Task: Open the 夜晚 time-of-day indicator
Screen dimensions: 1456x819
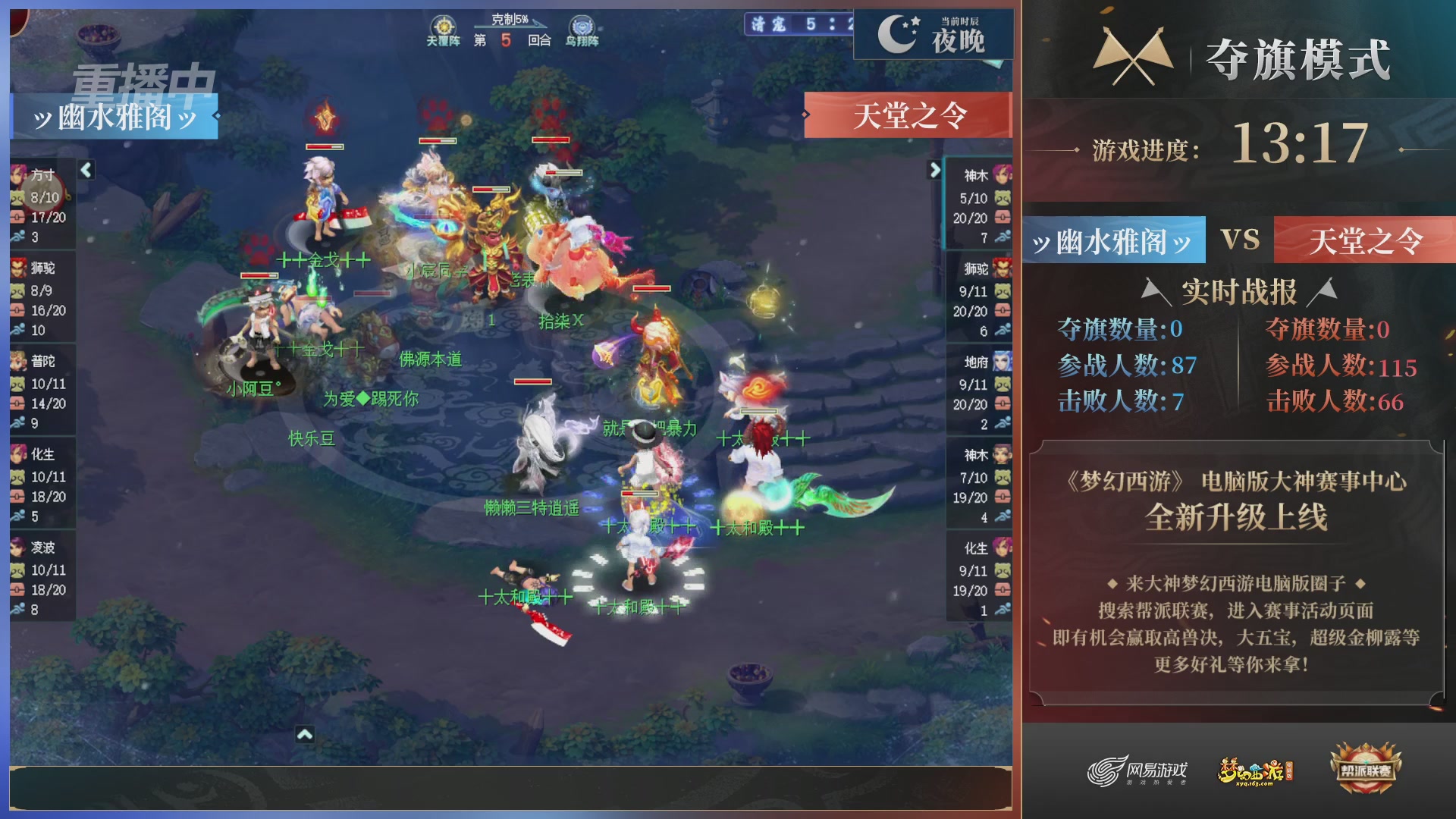Action: point(934,35)
